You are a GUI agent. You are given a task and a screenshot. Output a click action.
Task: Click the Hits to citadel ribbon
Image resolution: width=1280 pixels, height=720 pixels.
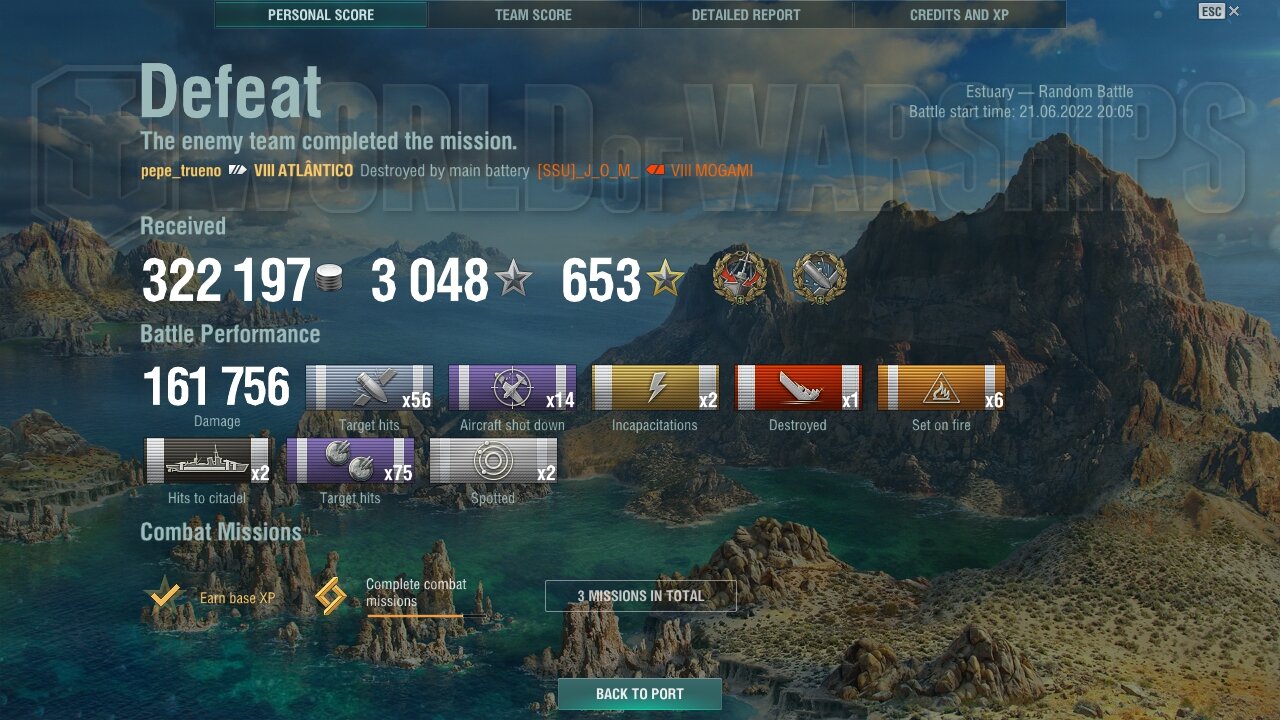[x=207, y=461]
